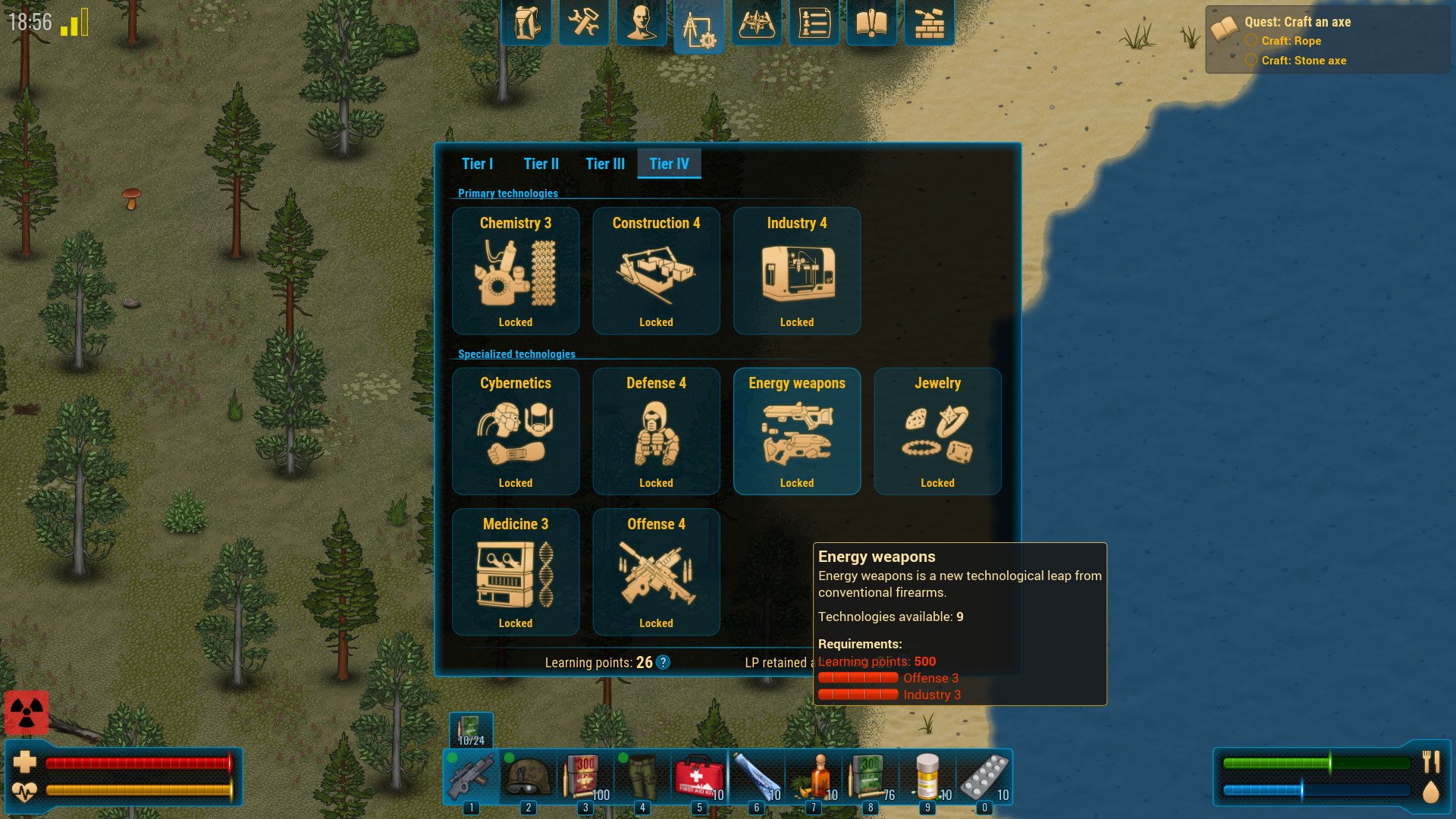Click the Cybernetics technology tile

[516, 431]
